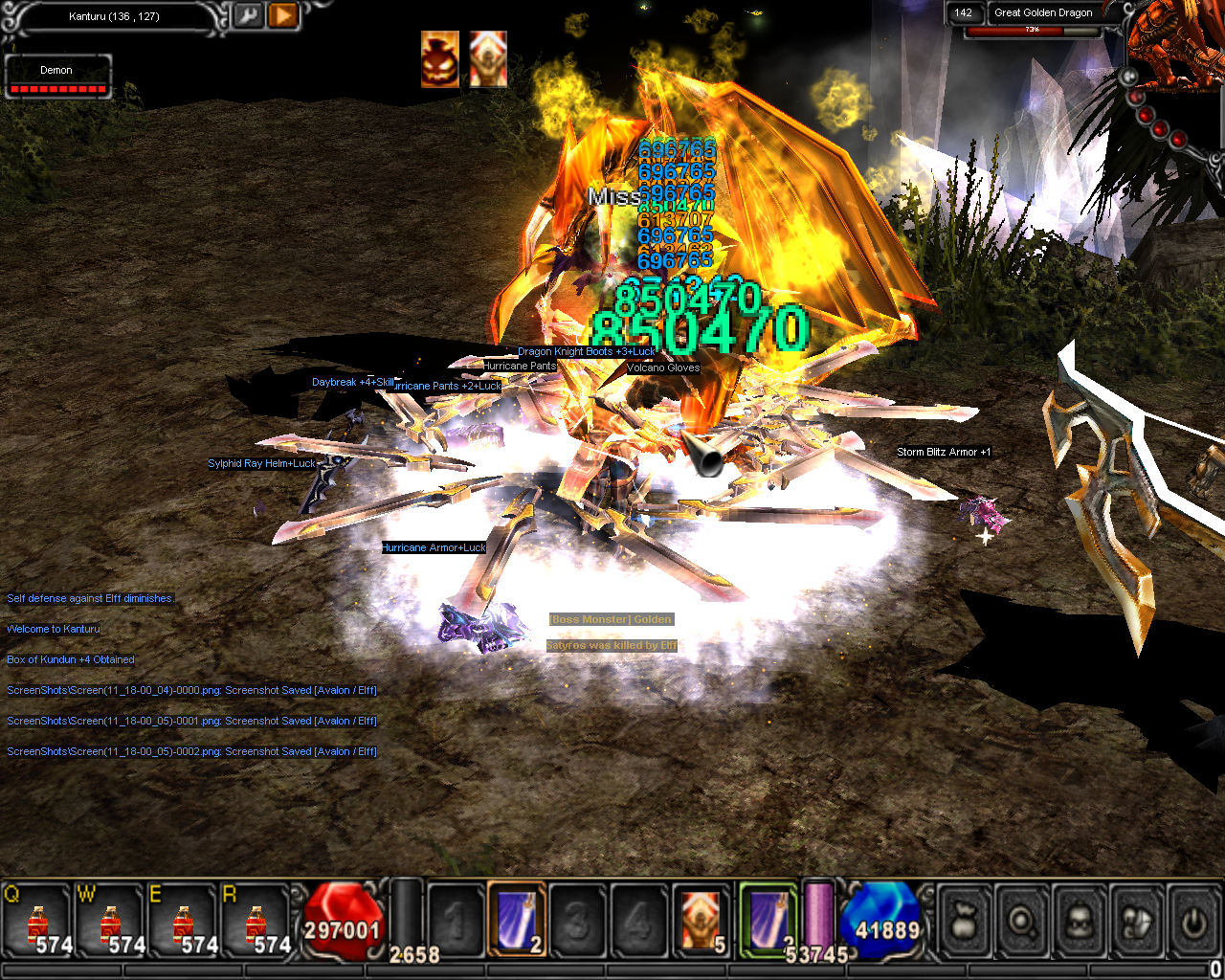Open the wrench settings button

tap(248, 16)
